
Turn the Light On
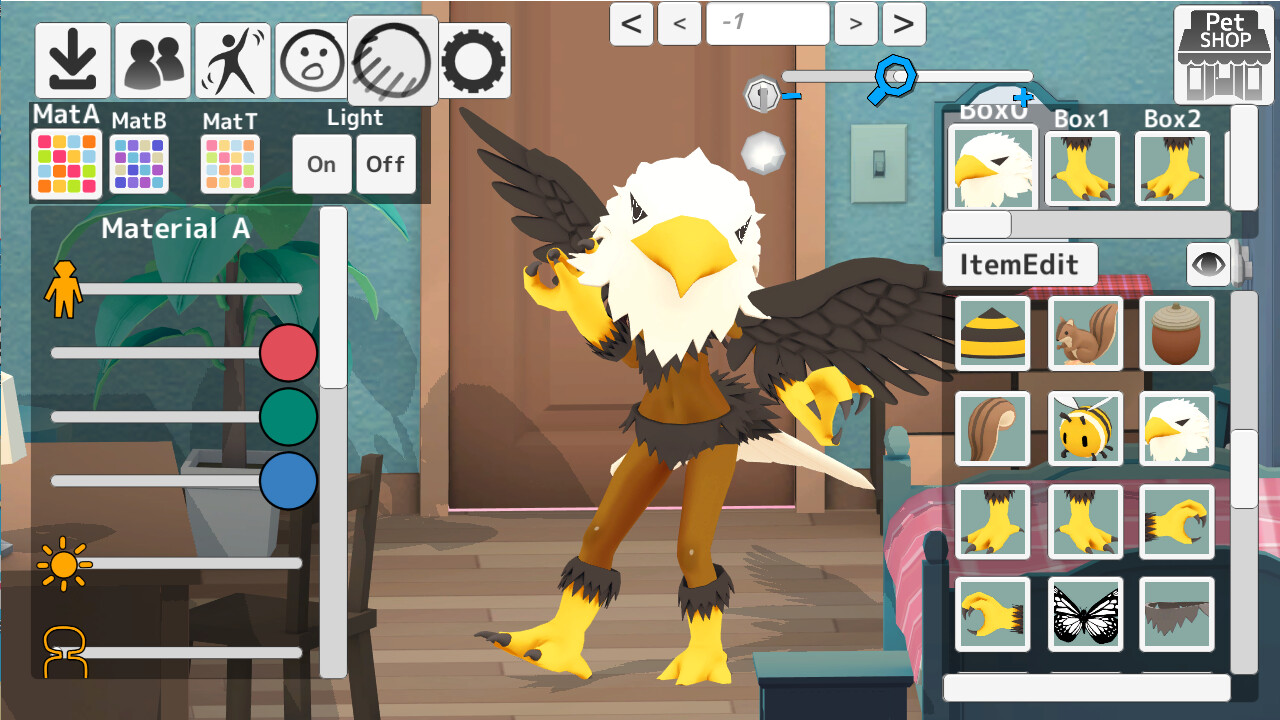(321, 163)
